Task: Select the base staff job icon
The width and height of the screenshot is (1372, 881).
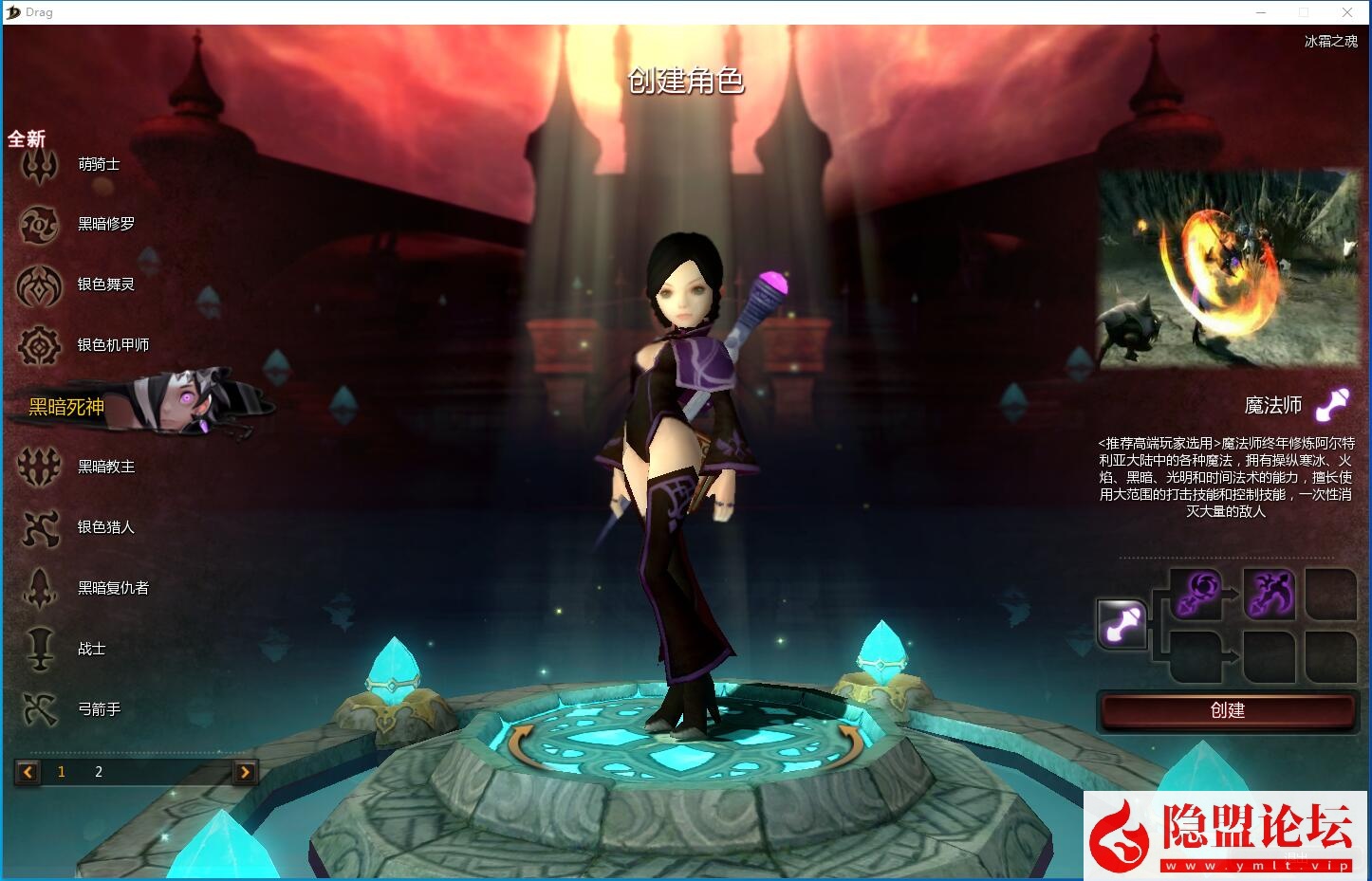Action: (1122, 624)
